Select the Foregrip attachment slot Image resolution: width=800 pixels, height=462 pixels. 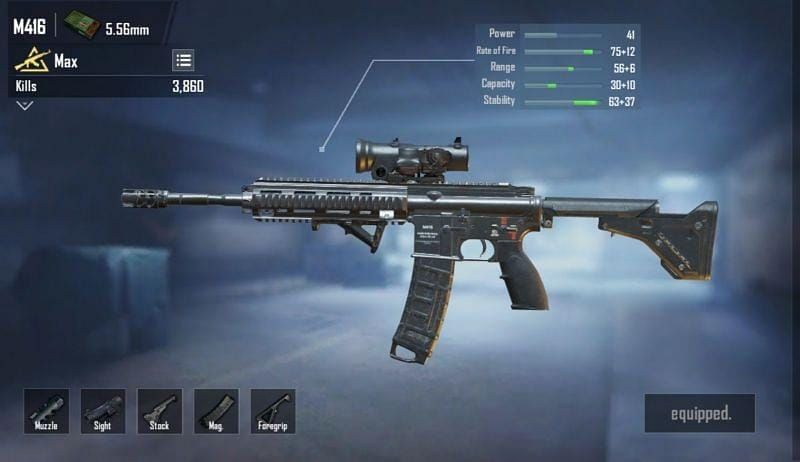point(273,411)
